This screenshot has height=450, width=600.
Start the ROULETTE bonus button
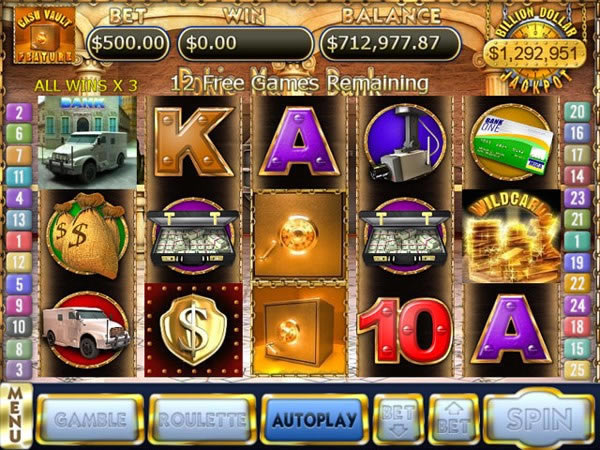201,418
